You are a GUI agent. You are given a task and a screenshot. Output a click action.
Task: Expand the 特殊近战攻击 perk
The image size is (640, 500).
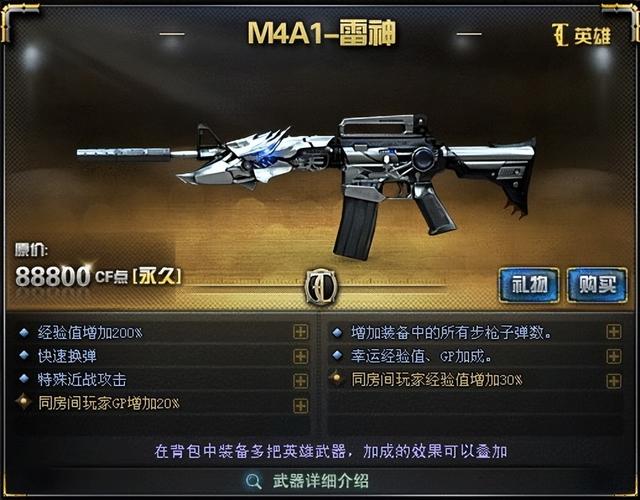[300, 380]
